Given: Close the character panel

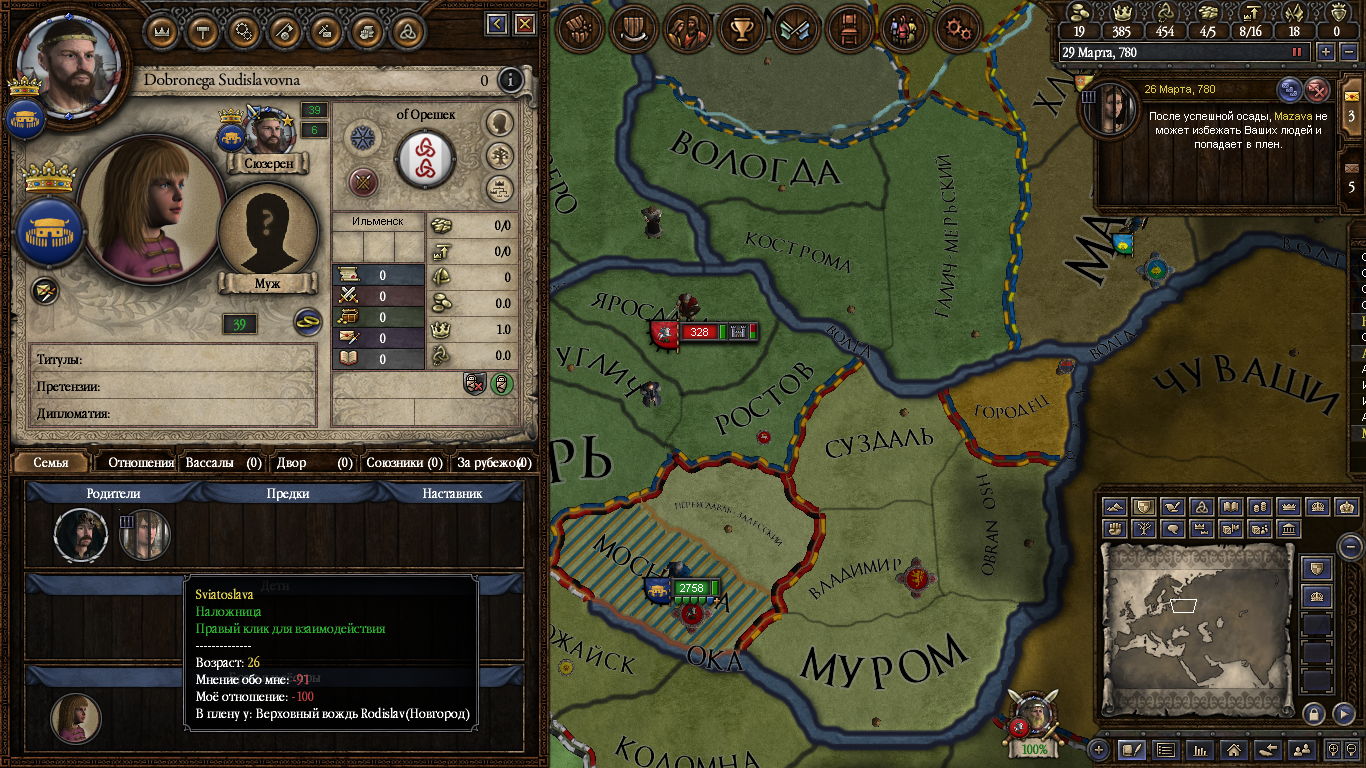Looking at the screenshot, I should point(523,24).
